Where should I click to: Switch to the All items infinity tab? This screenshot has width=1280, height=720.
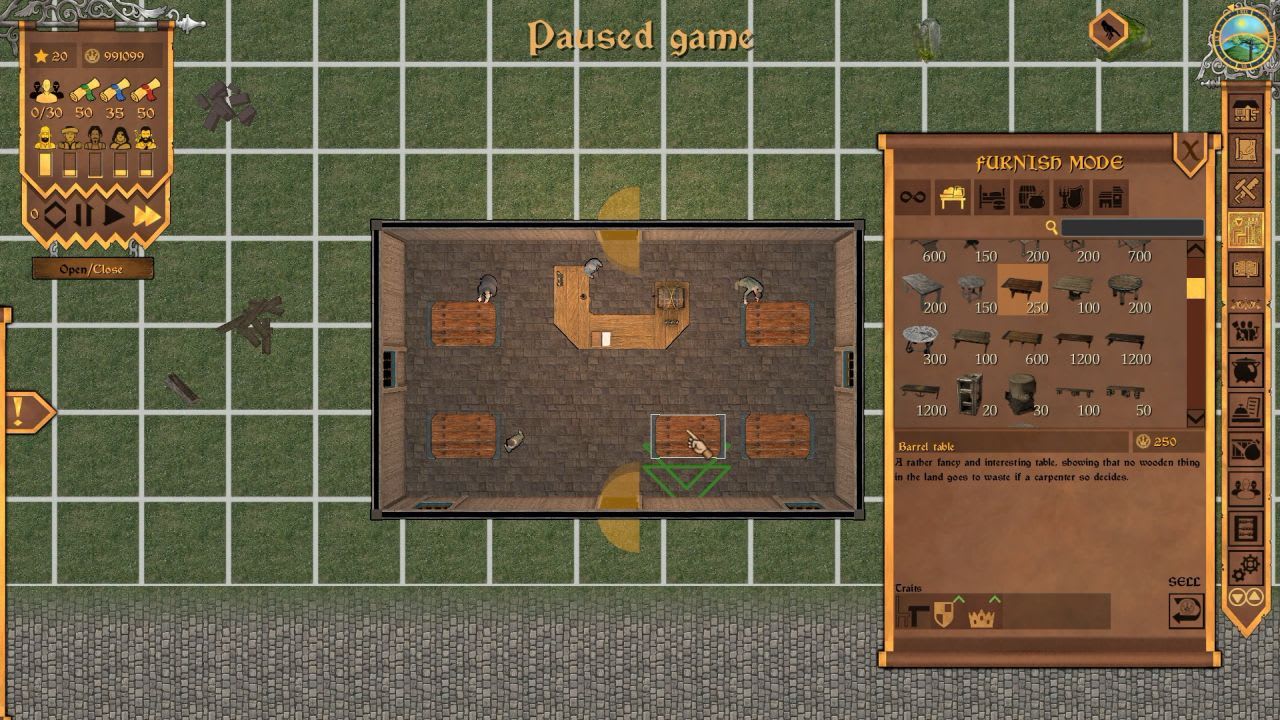912,197
